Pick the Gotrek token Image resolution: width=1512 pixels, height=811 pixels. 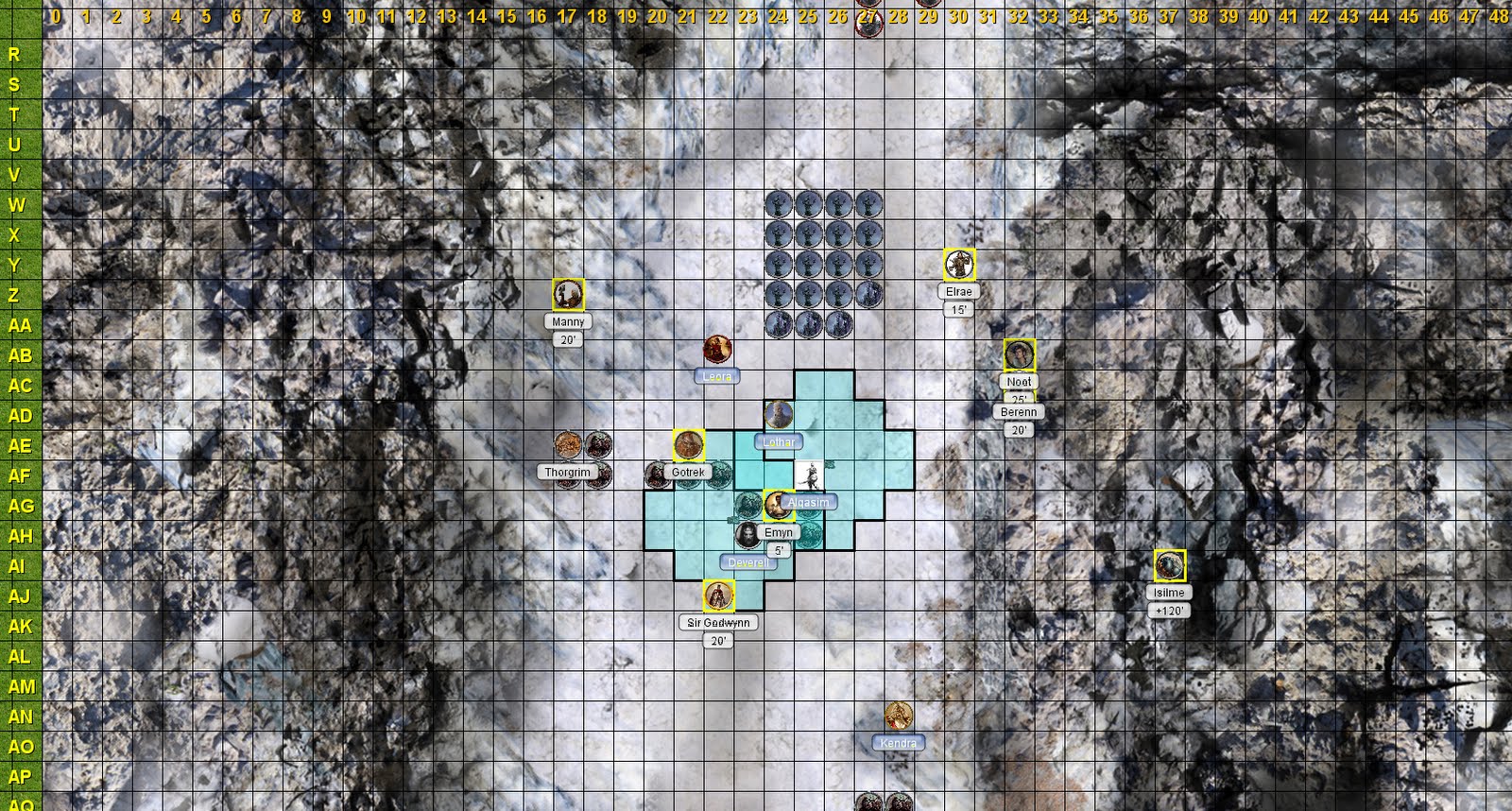689,445
